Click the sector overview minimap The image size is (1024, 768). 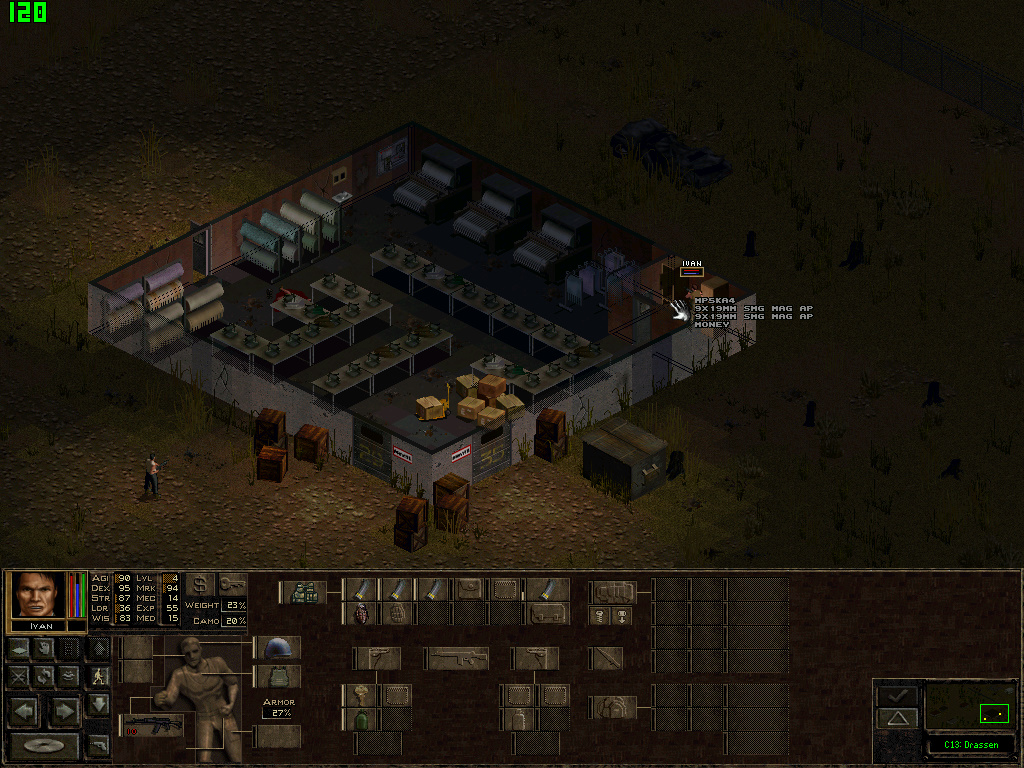(x=970, y=706)
